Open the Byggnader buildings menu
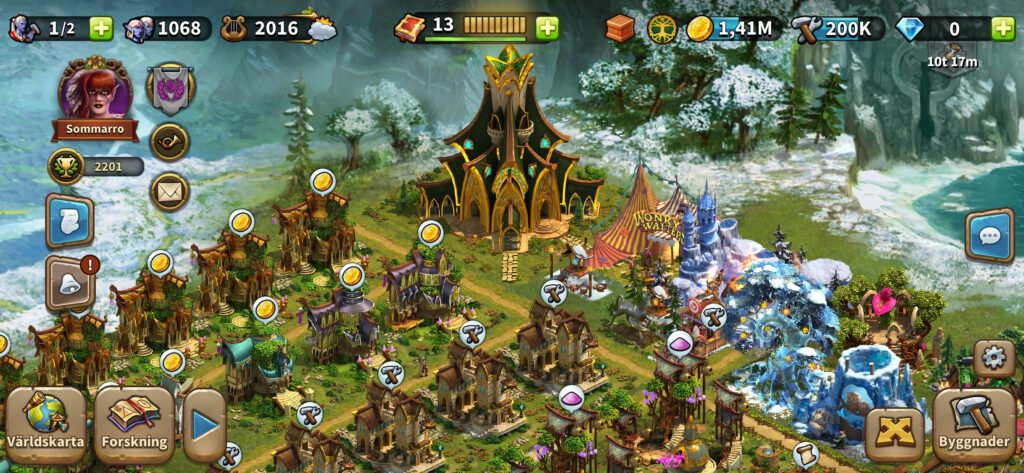Screen dimensions: 1024x473 pos(973,424)
